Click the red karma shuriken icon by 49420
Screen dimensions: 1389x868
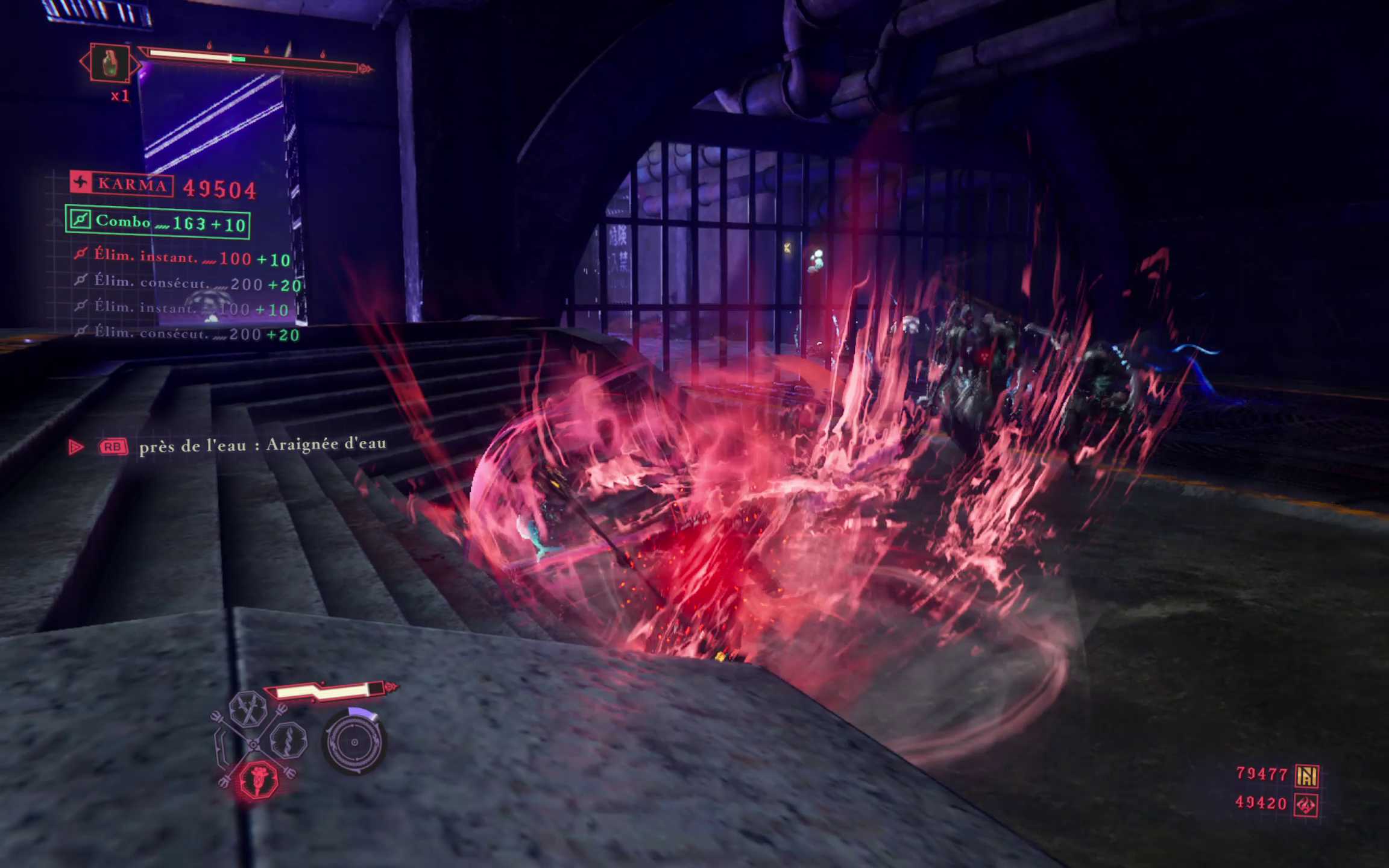tap(1306, 805)
